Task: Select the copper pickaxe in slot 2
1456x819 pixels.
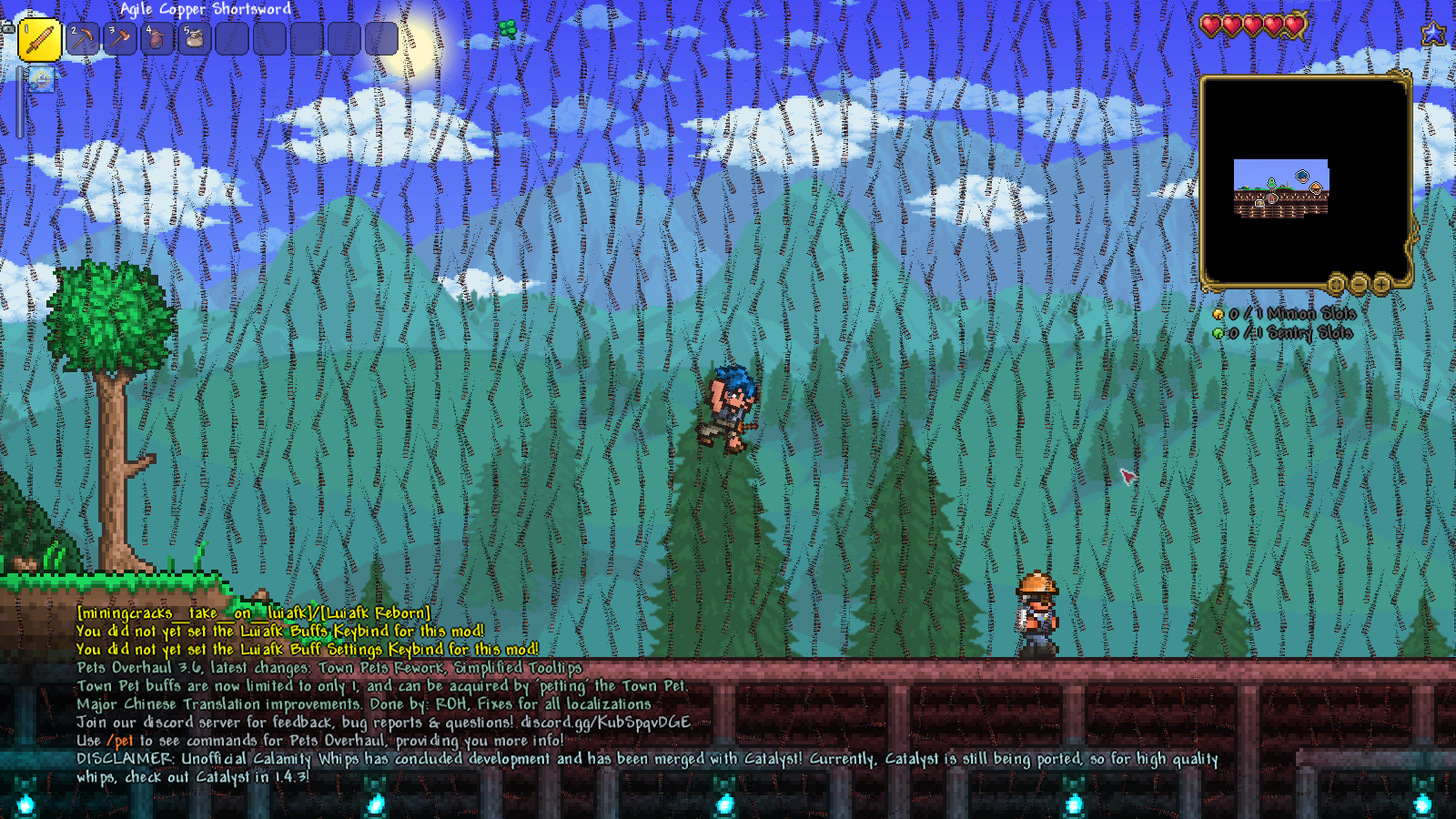Action: click(x=83, y=39)
